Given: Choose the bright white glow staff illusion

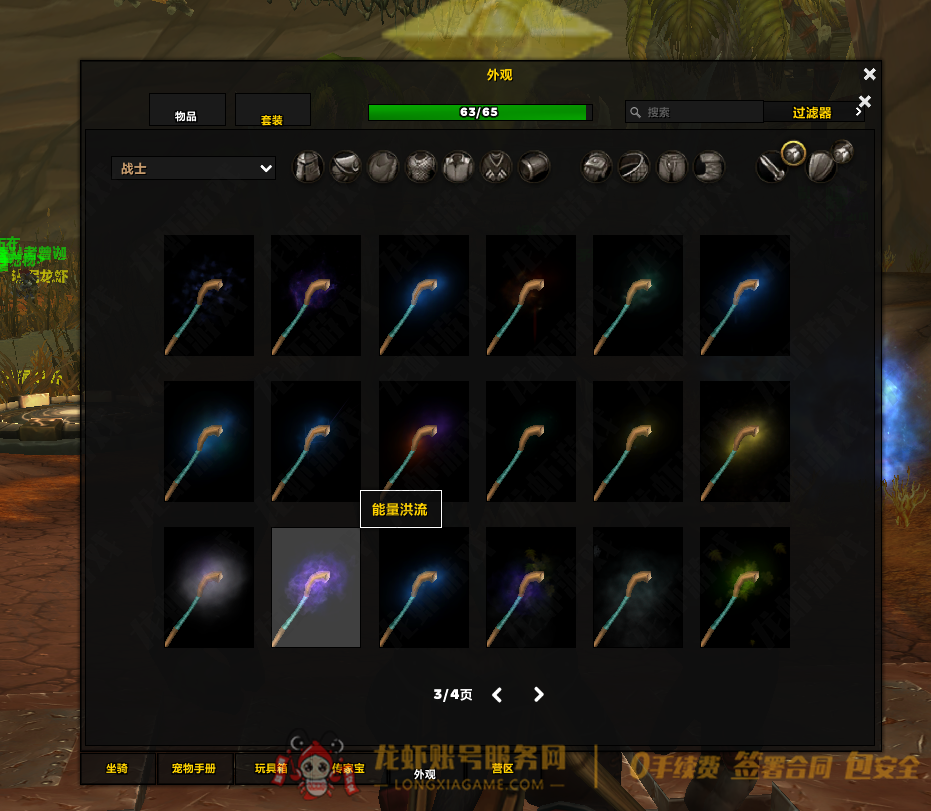Looking at the screenshot, I should click(x=209, y=587).
